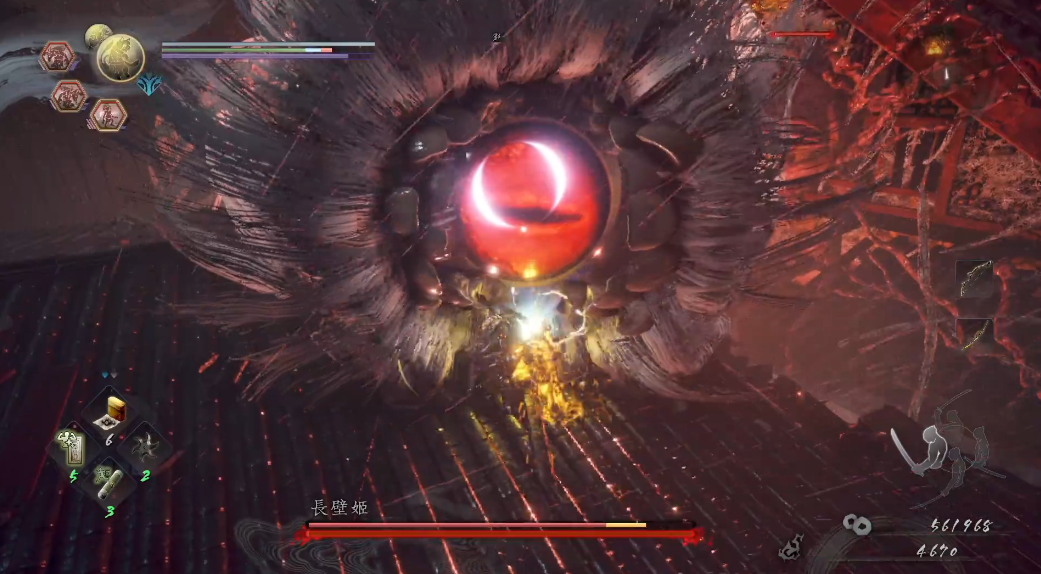Viewport: 1041px width, 574px height.
Task: Select the paper talisman item, count 5
Action: pos(71,447)
